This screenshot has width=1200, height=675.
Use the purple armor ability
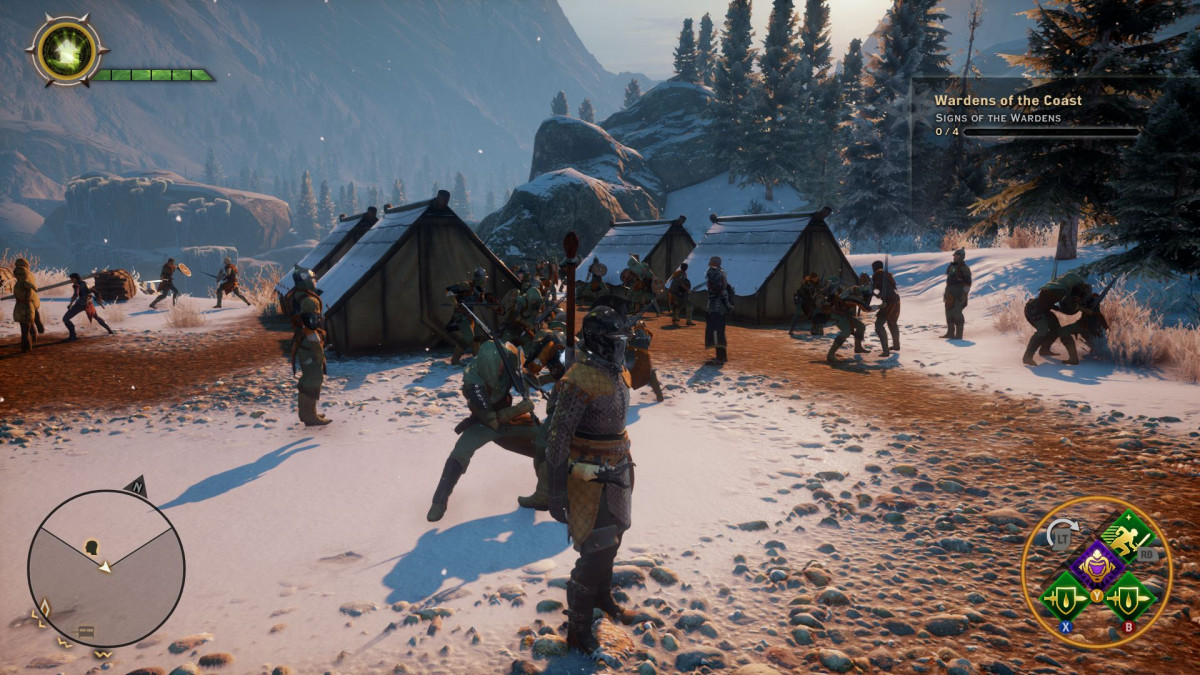(1097, 564)
